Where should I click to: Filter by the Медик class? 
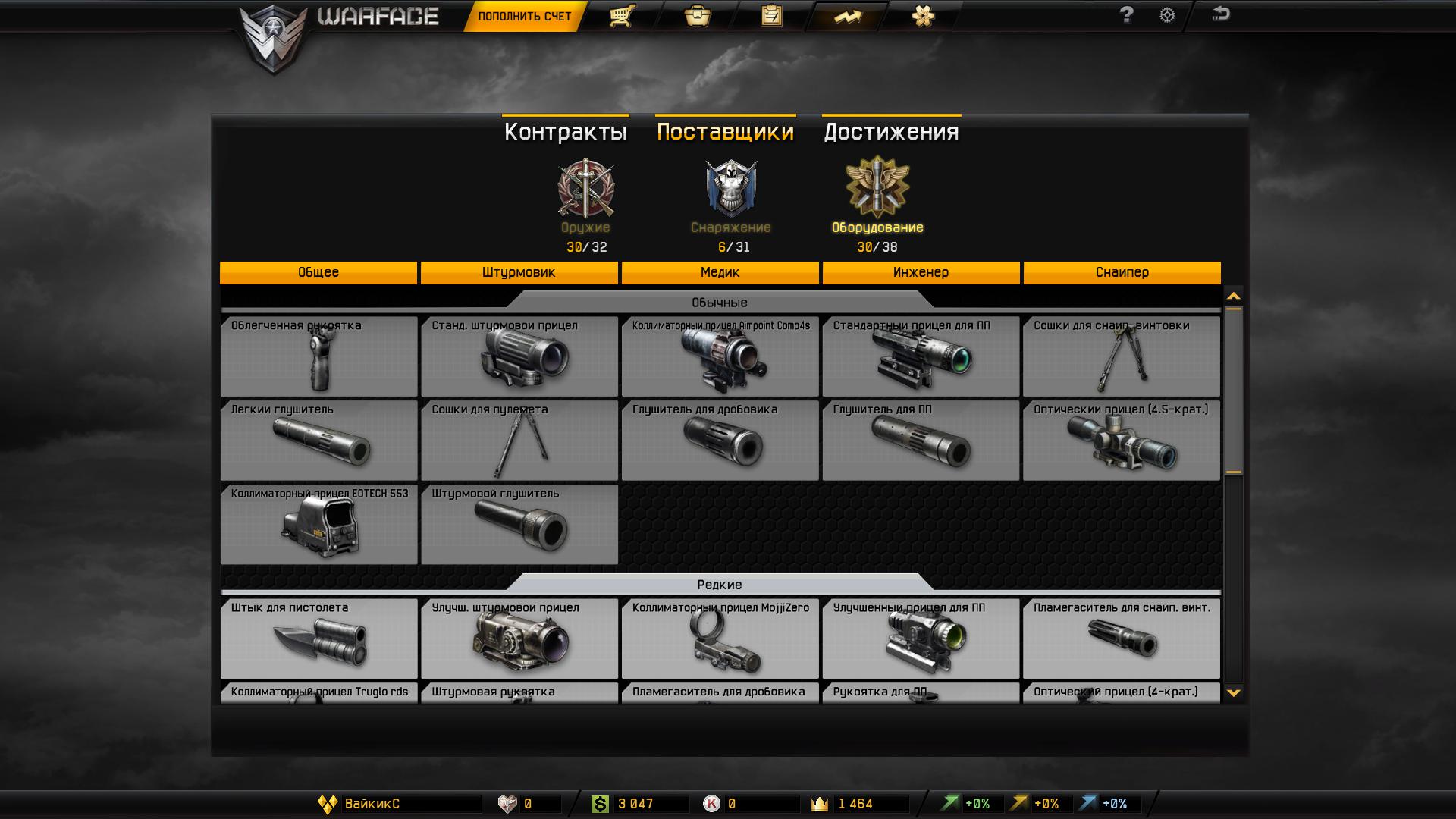pos(720,272)
